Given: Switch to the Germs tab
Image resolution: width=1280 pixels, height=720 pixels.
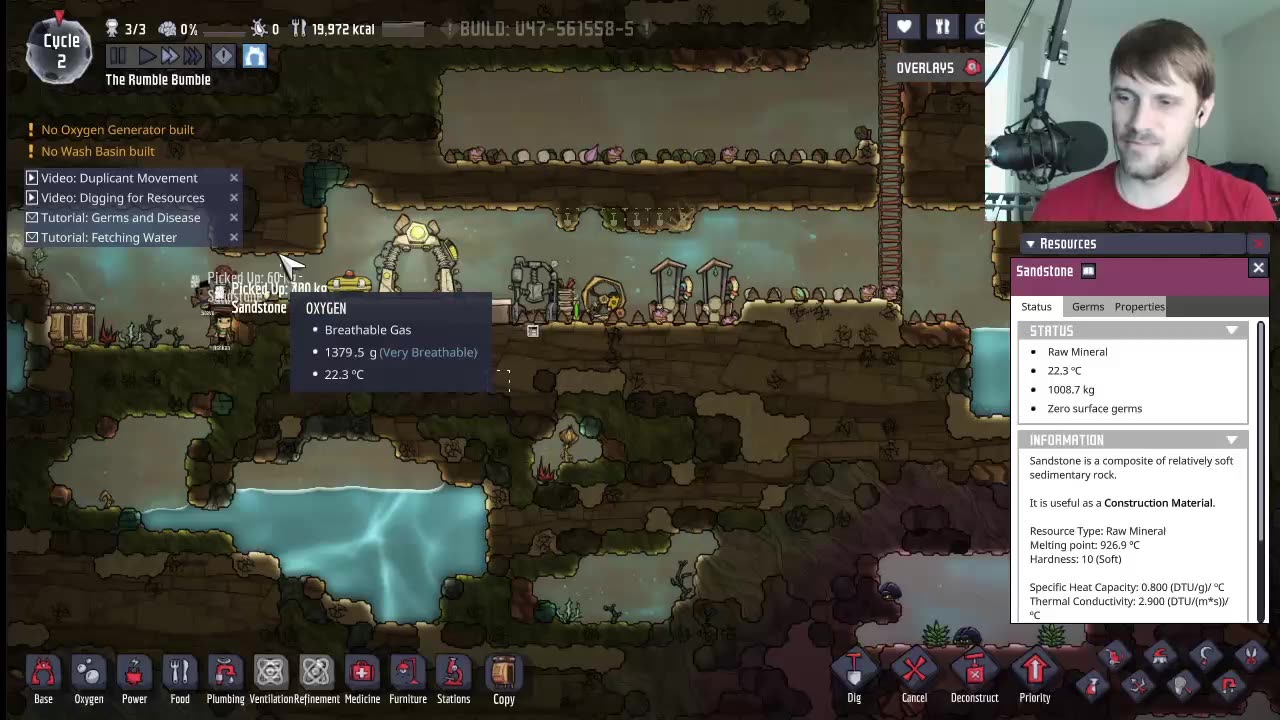Looking at the screenshot, I should coord(1087,306).
